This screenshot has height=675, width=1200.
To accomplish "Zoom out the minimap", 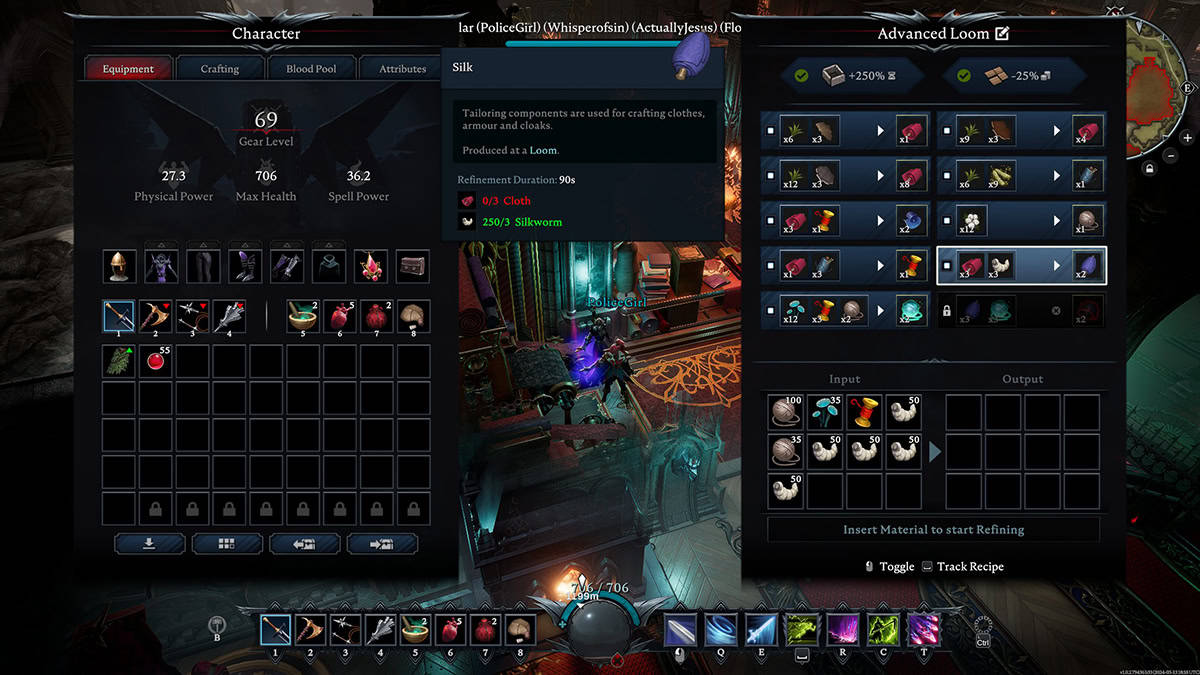I will (x=1171, y=156).
